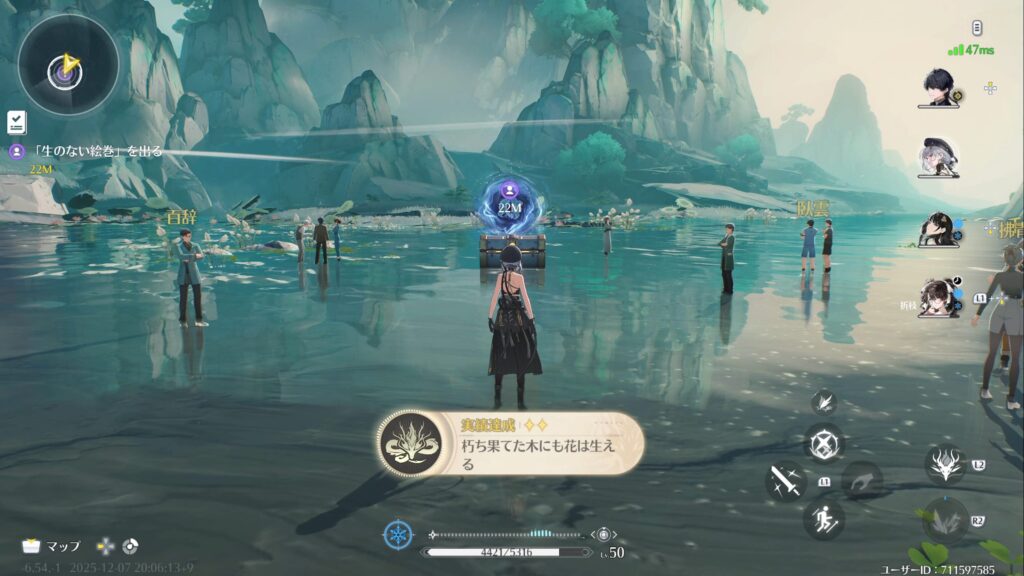Switch to the silver-haired beret party member
The width and height of the screenshot is (1024, 576).
point(939,156)
